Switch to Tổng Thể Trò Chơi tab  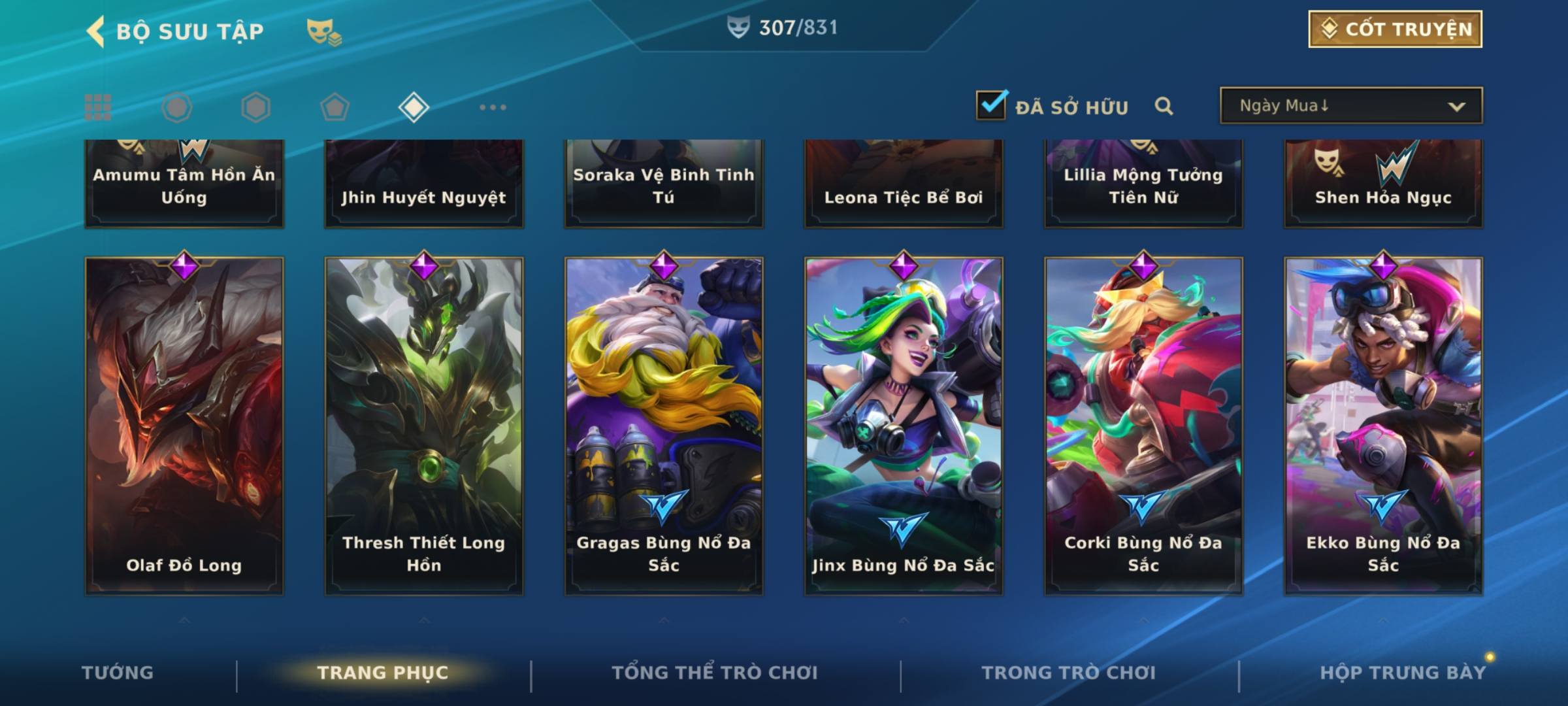tap(715, 672)
